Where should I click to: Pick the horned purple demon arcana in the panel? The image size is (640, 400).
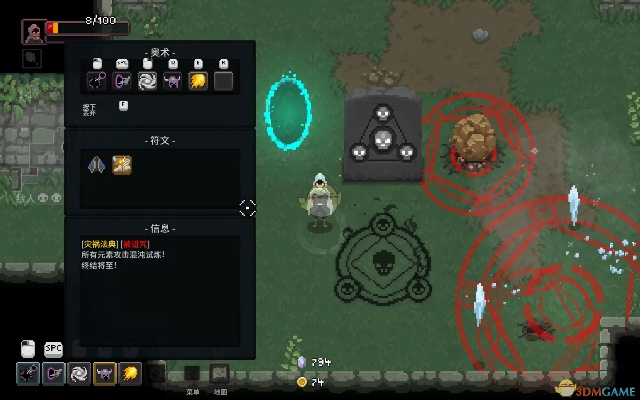point(173,81)
